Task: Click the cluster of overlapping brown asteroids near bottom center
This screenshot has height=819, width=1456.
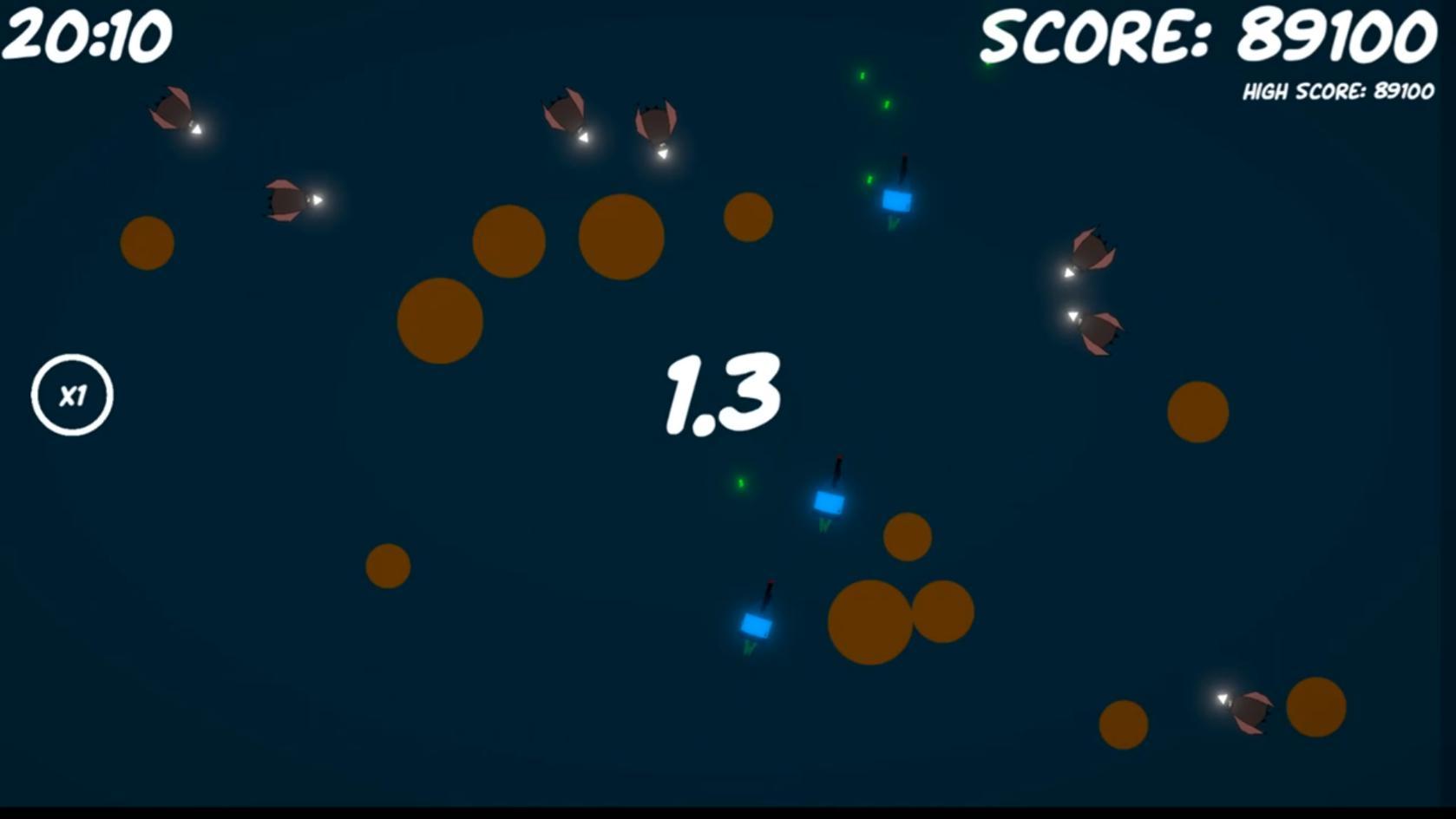Action: pyautogui.click(x=876, y=620)
